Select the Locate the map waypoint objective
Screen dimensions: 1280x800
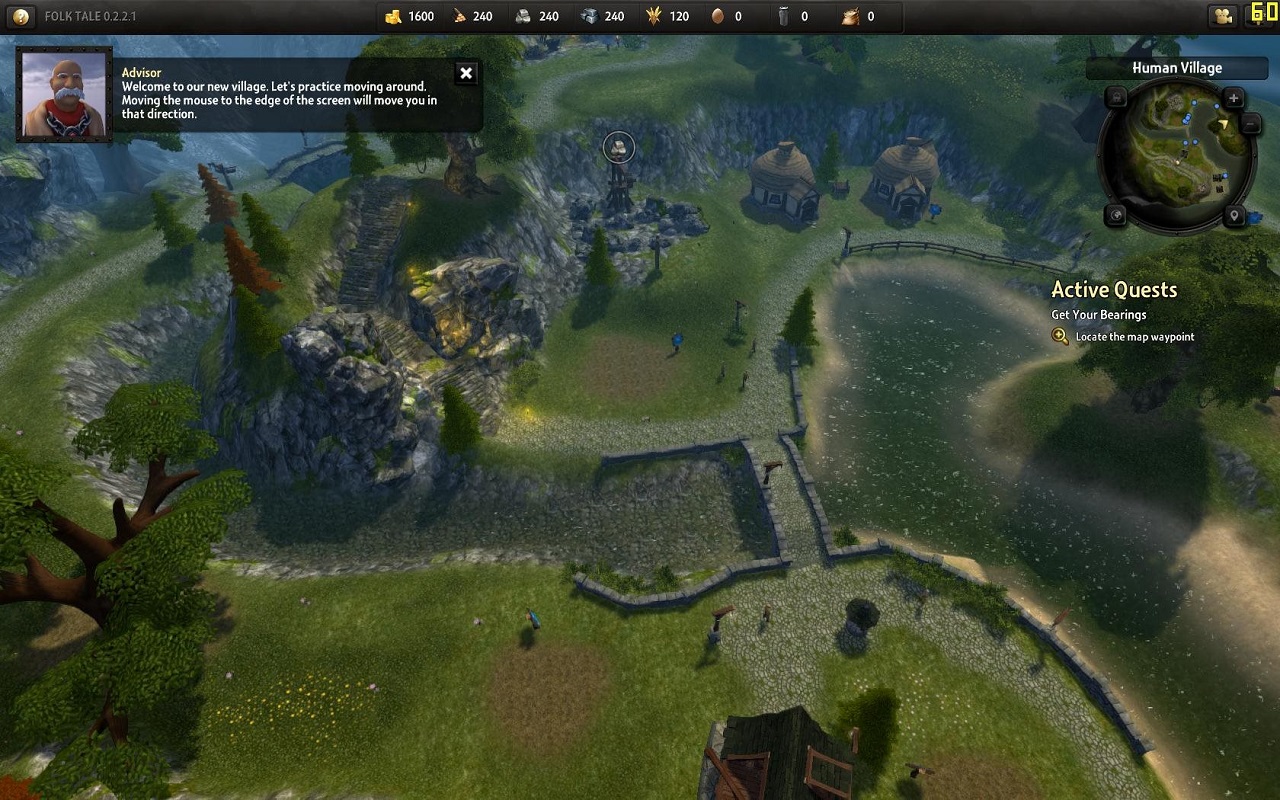pos(1134,337)
